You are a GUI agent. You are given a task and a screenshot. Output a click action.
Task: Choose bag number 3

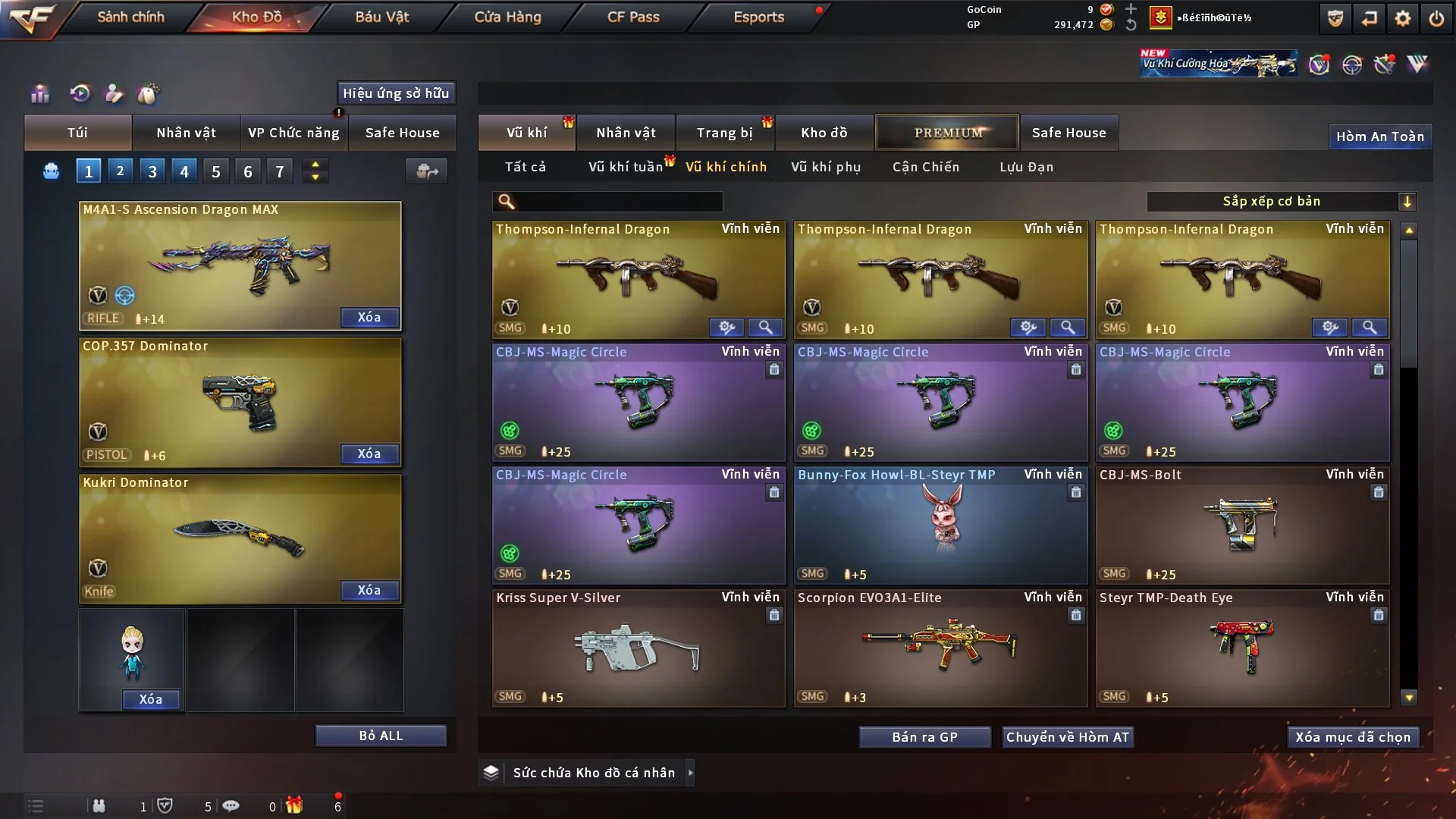tap(152, 171)
